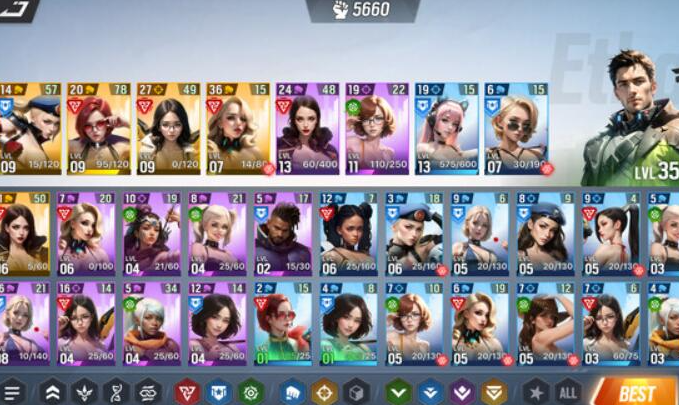Select the blonde sunglasses hero card with 30/190

click(516, 129)
